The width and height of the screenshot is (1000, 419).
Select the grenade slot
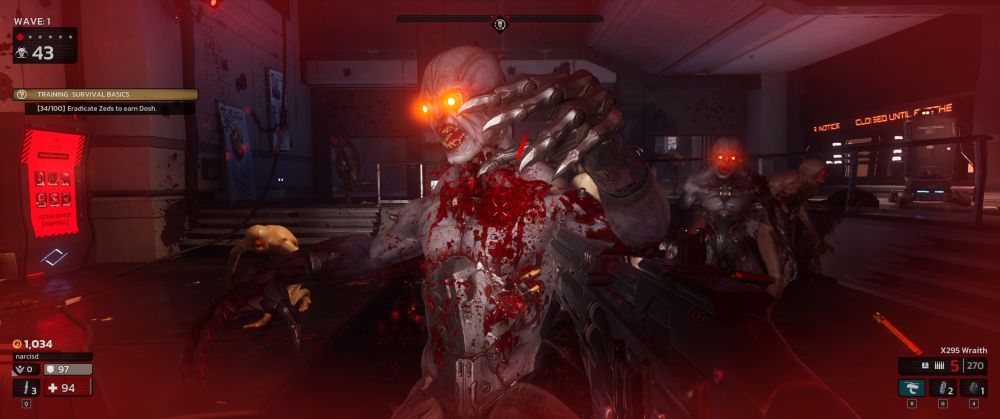972,388
